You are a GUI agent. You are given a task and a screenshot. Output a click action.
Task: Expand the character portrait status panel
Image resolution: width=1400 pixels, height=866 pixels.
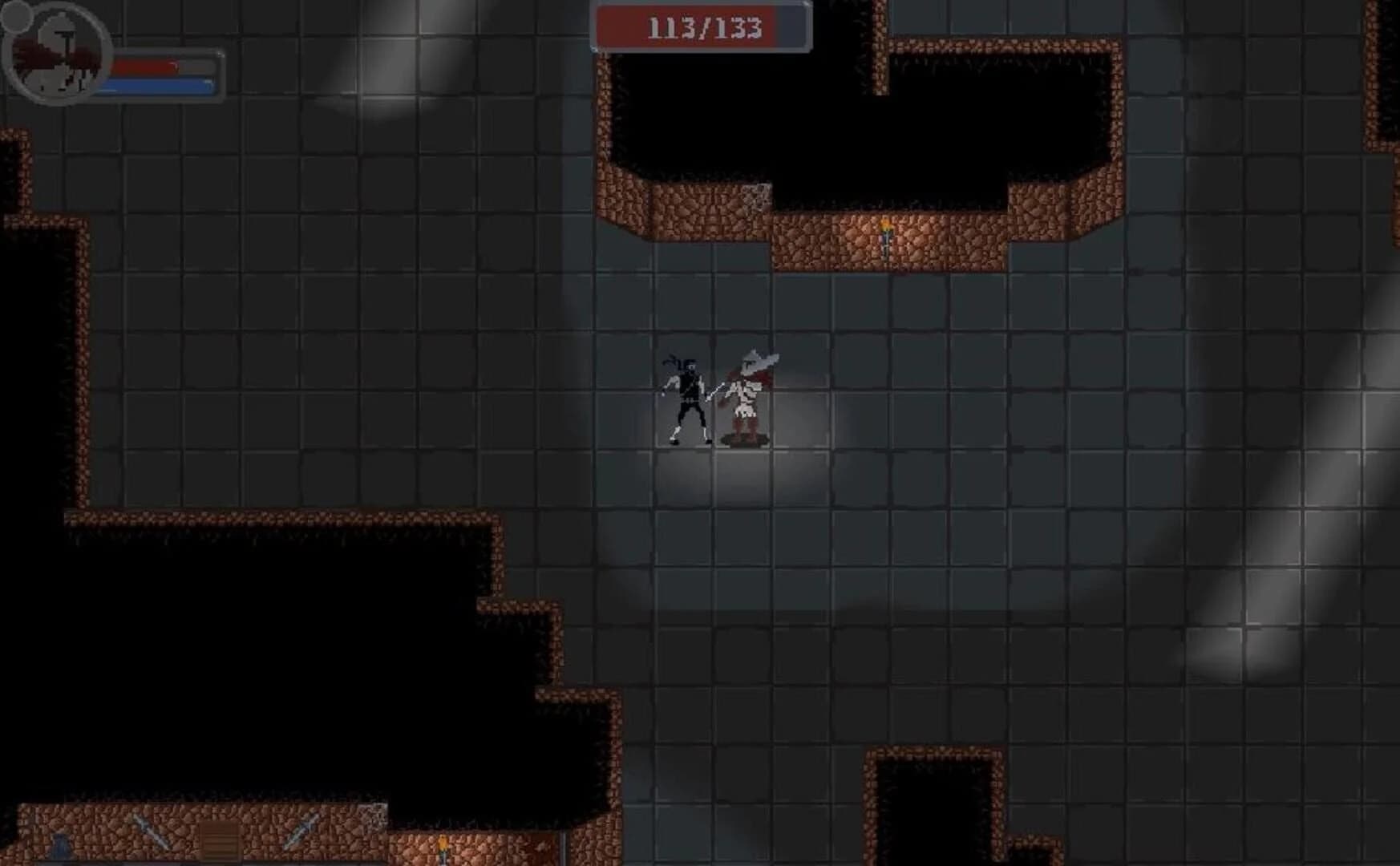[56, 55]
